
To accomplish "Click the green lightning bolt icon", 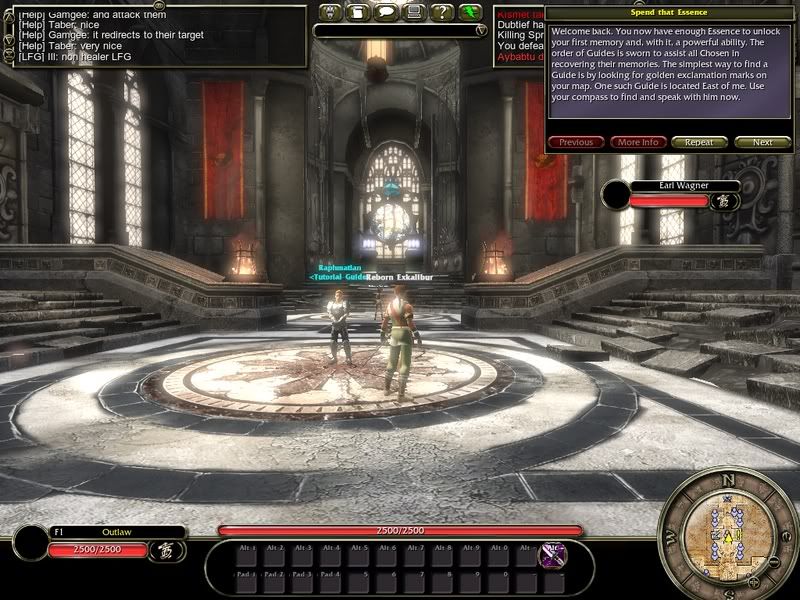I will (x=471, y=13).
